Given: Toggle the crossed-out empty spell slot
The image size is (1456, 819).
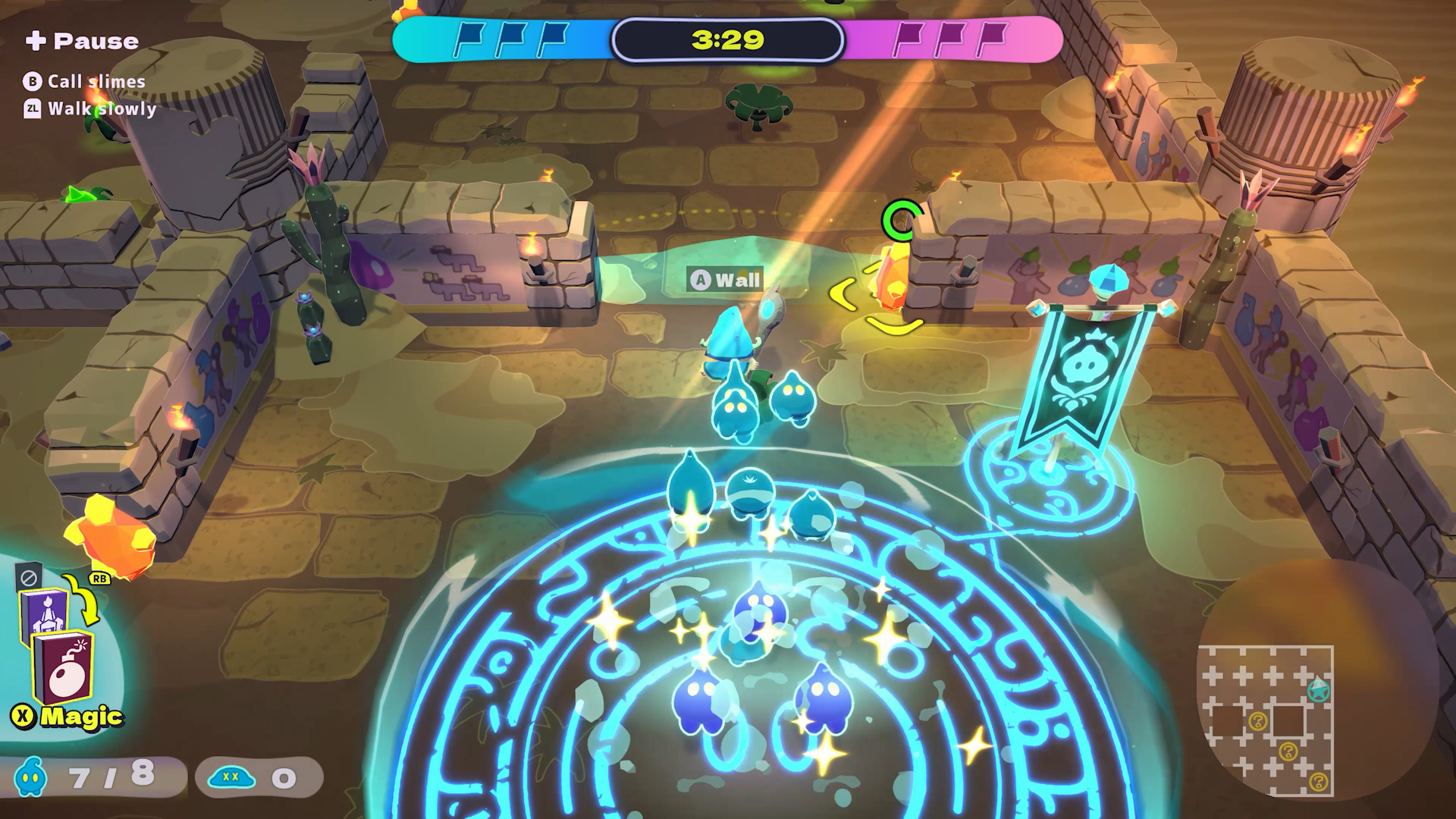Looking at the screenshot, I should 28,576.
